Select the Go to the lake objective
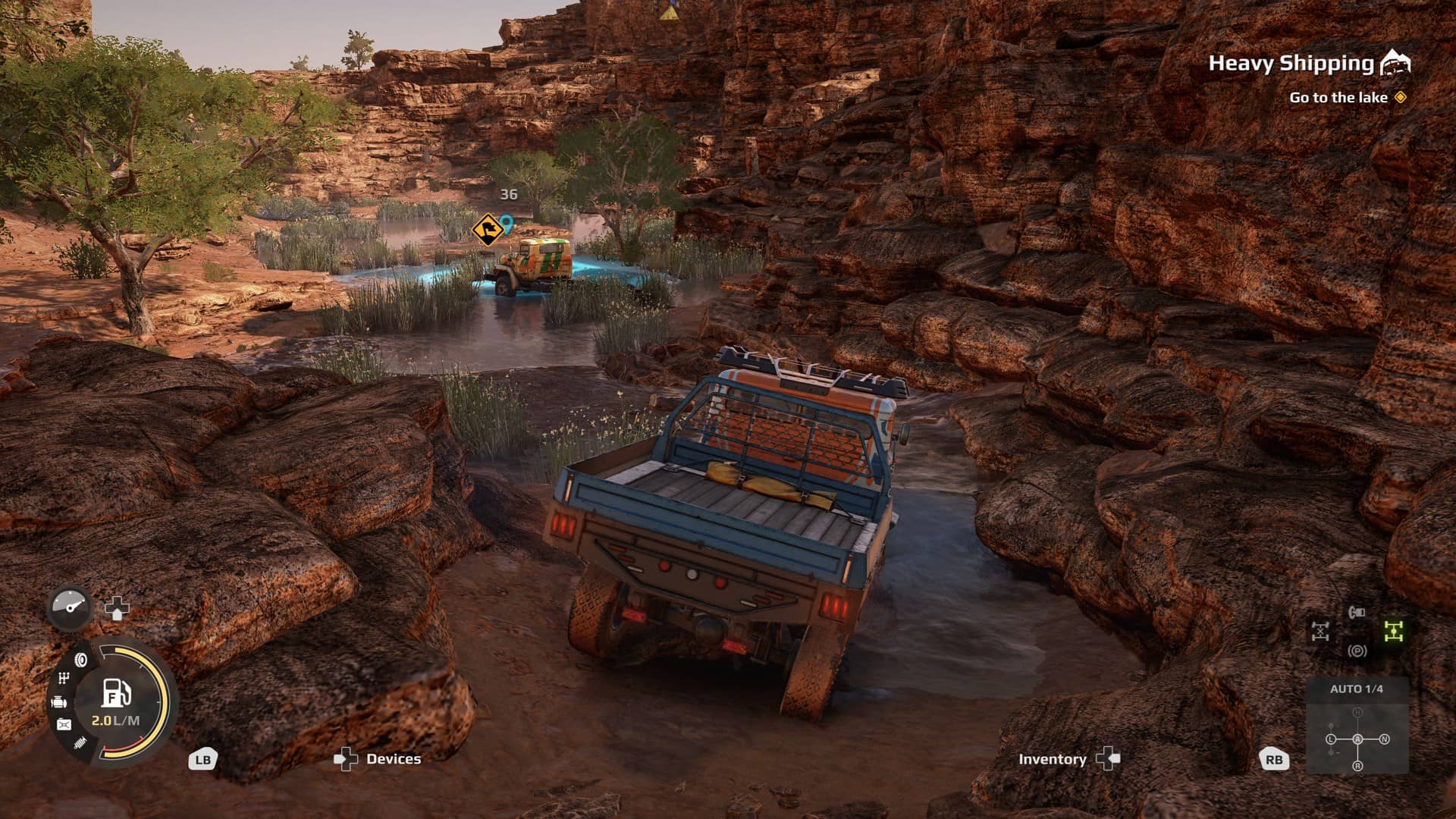Image resolution: width=1456 pixels, height=819 pixels. tap(1338, 98)
